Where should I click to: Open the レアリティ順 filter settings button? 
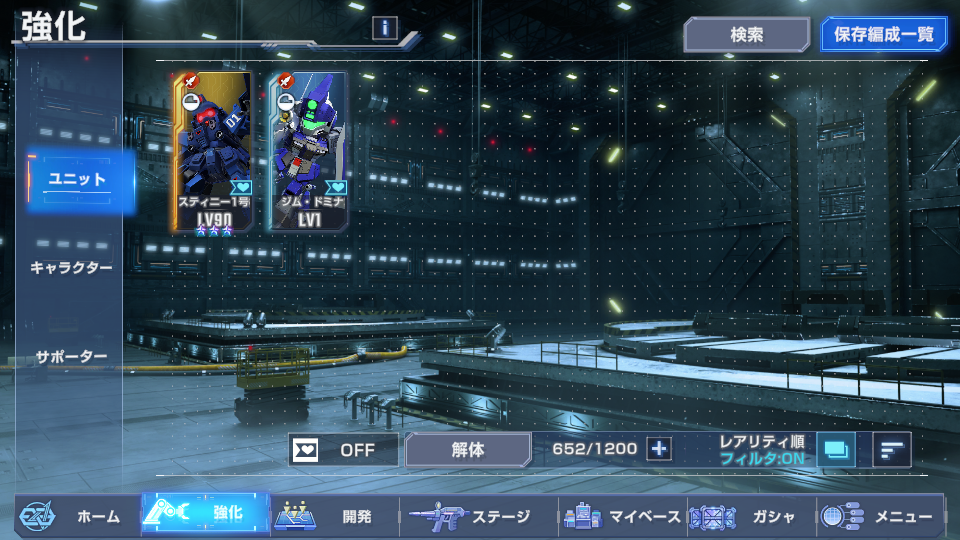[x=836, y=450]
